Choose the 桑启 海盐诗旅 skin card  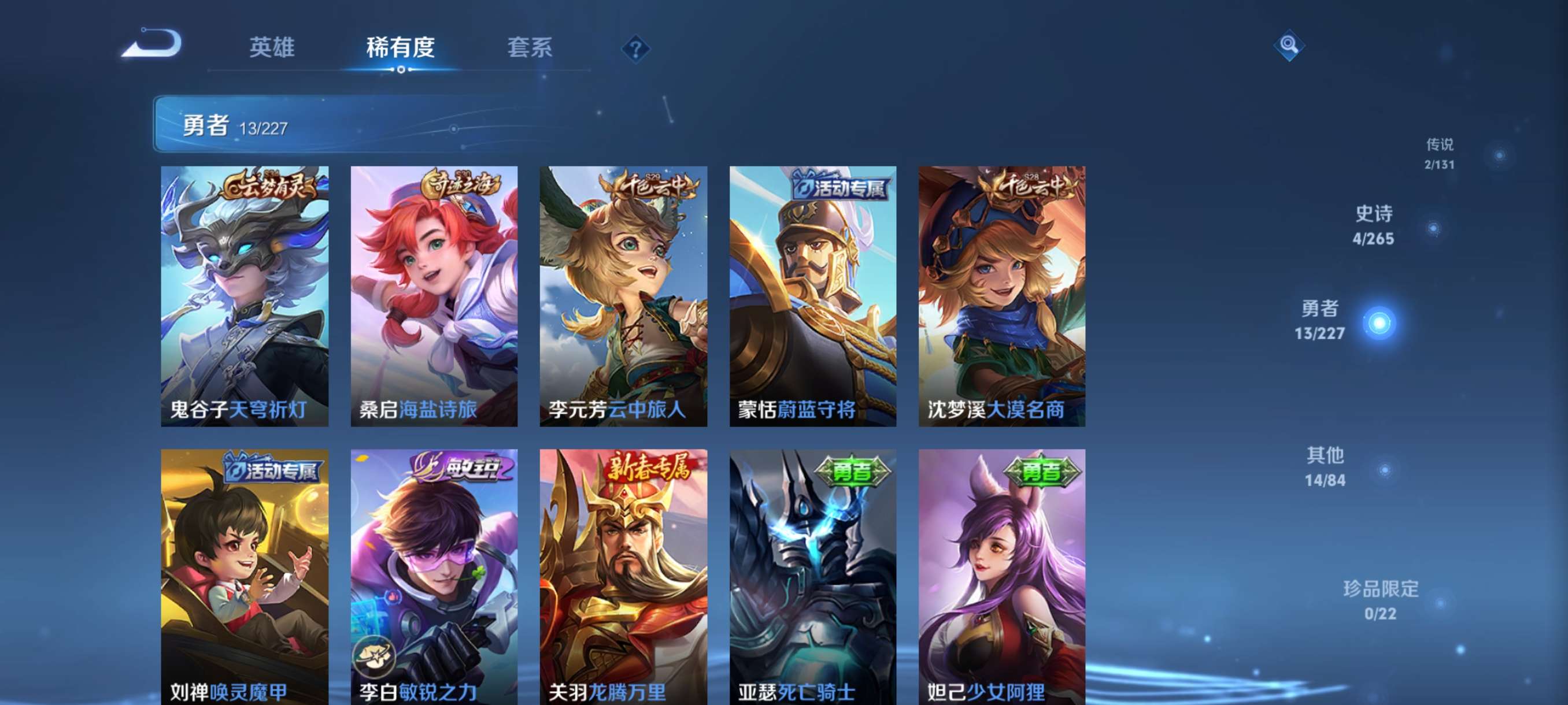(434, 296)
